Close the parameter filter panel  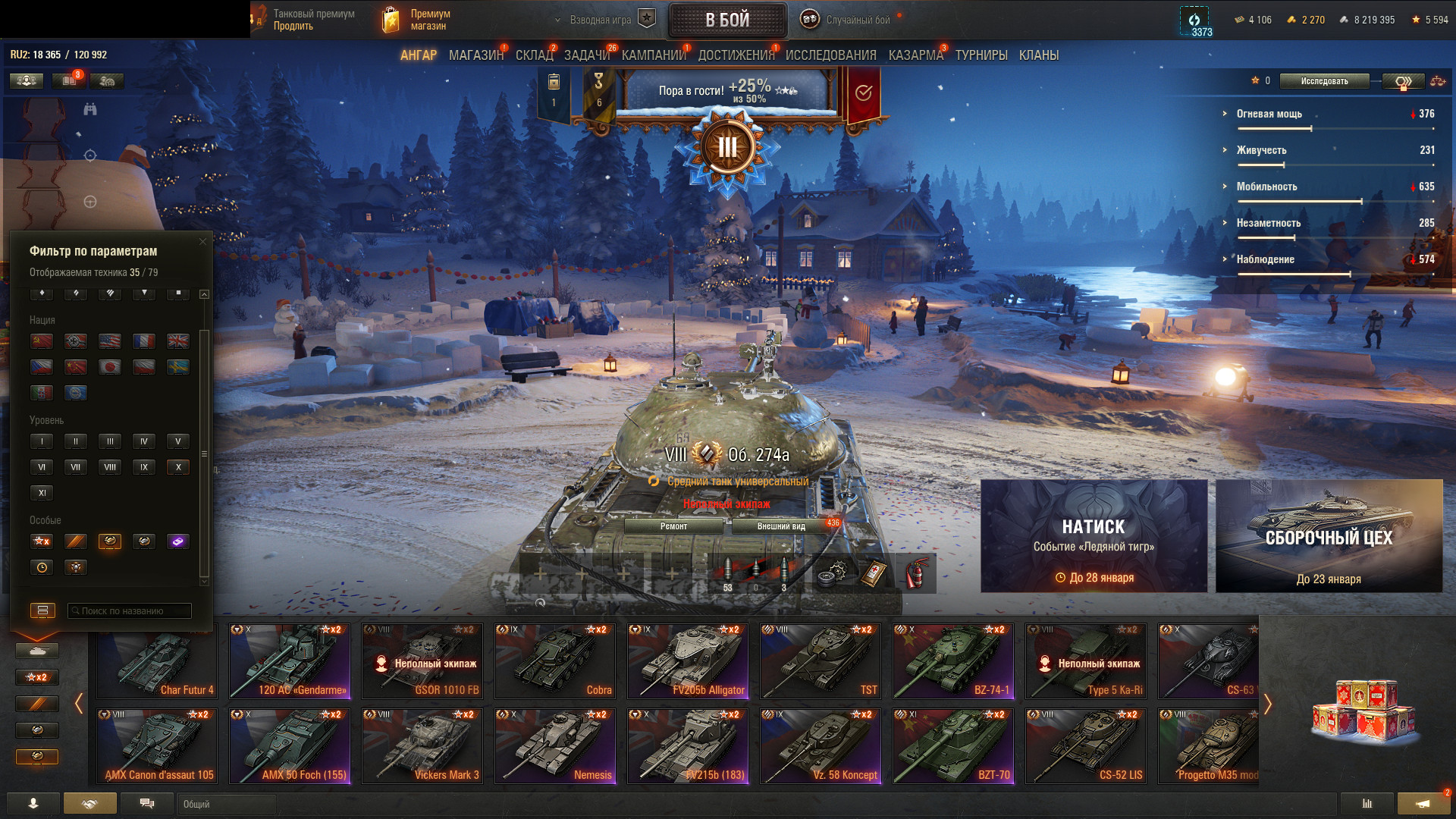tap(202, 242)
